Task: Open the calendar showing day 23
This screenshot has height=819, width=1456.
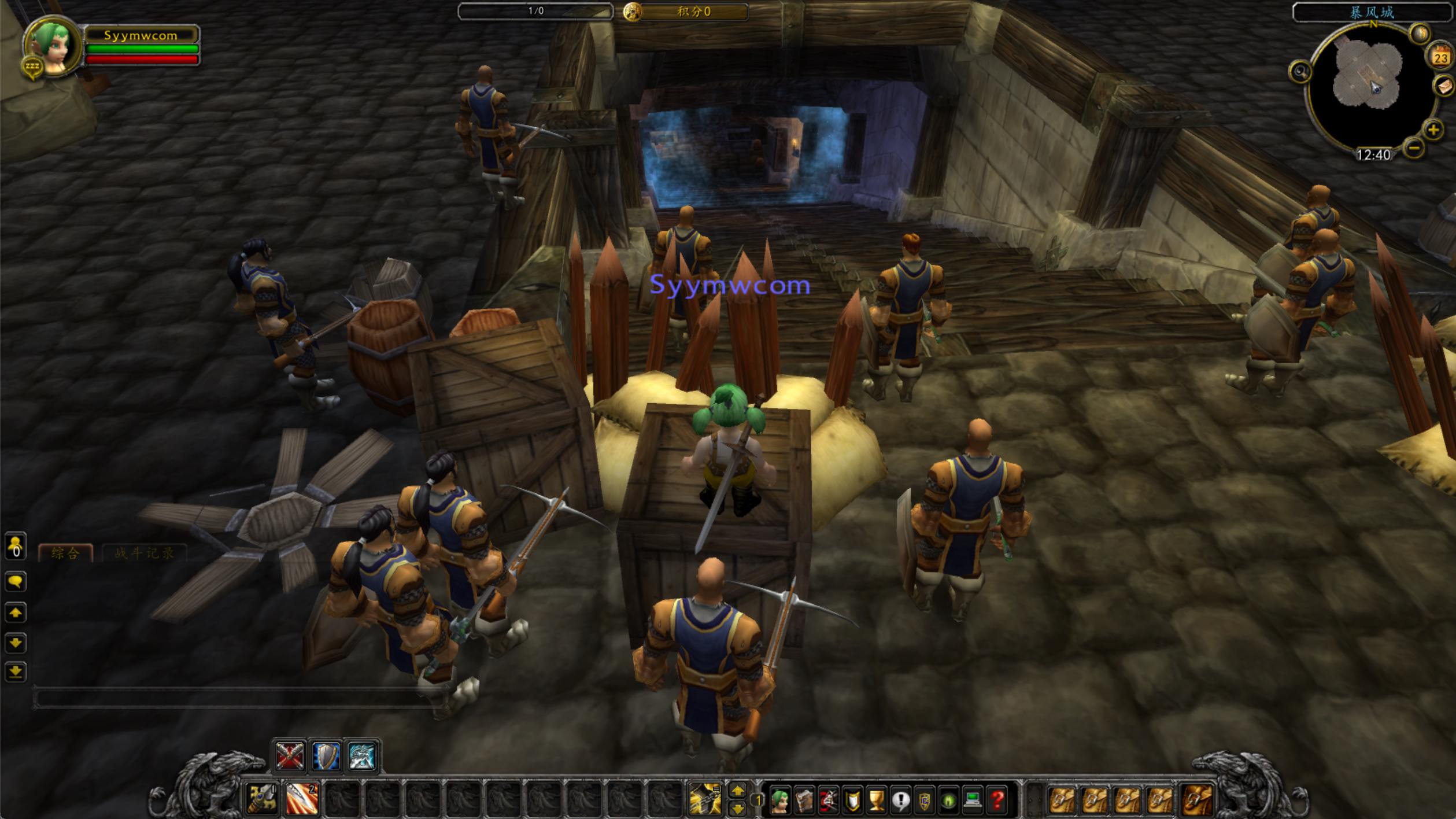Action: point(1440,57)
